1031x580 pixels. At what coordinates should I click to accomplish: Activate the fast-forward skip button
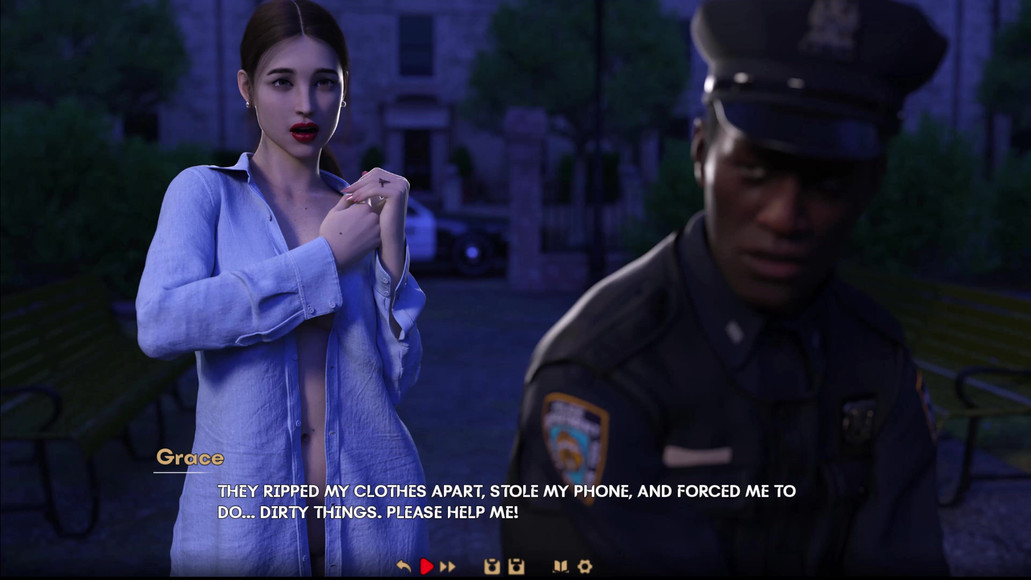pyautogui.click(x=447, y=567)
